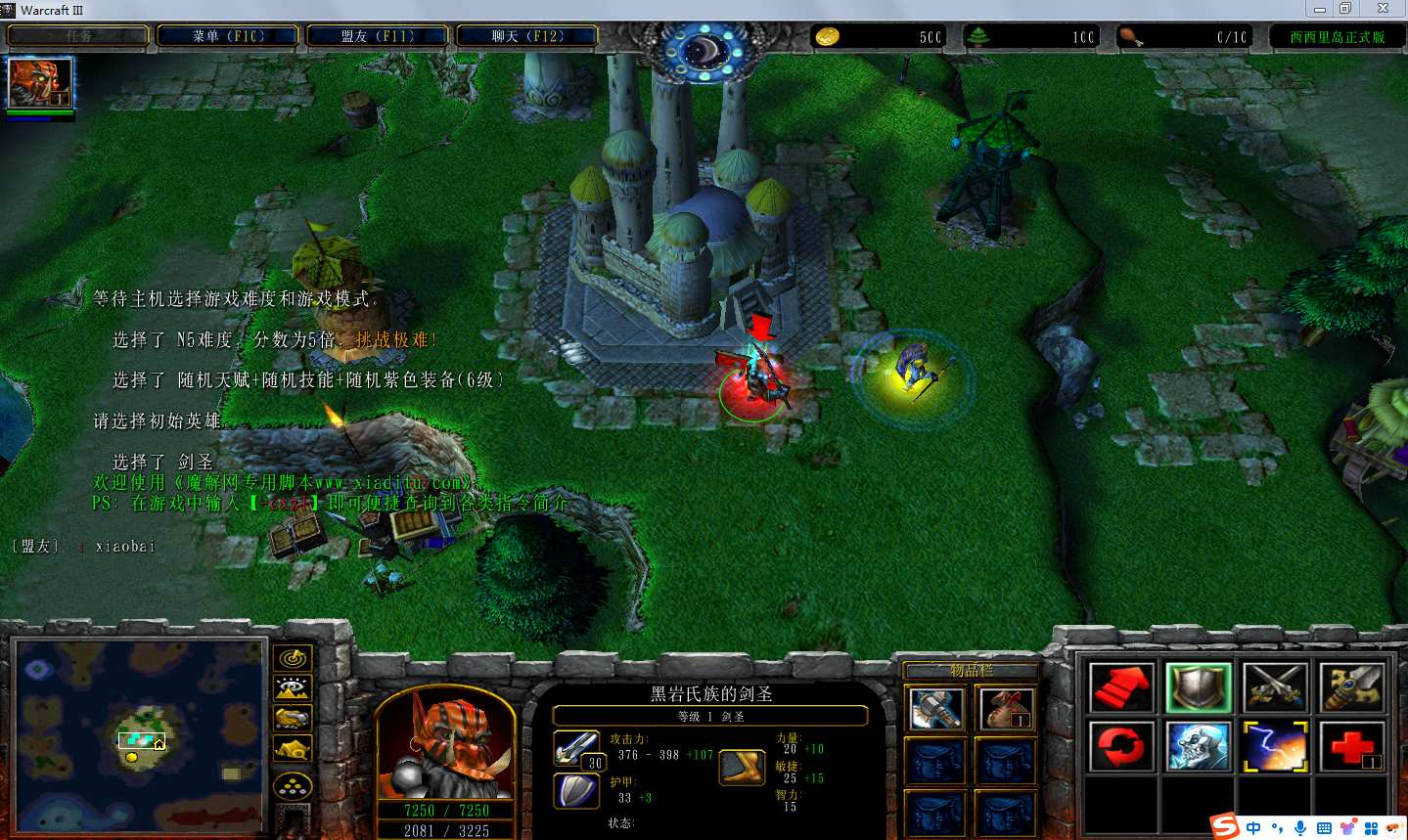Activate the minimap signal ping button
The height and width of the screenshot is (840, 1408).
(x=292, y=658)
